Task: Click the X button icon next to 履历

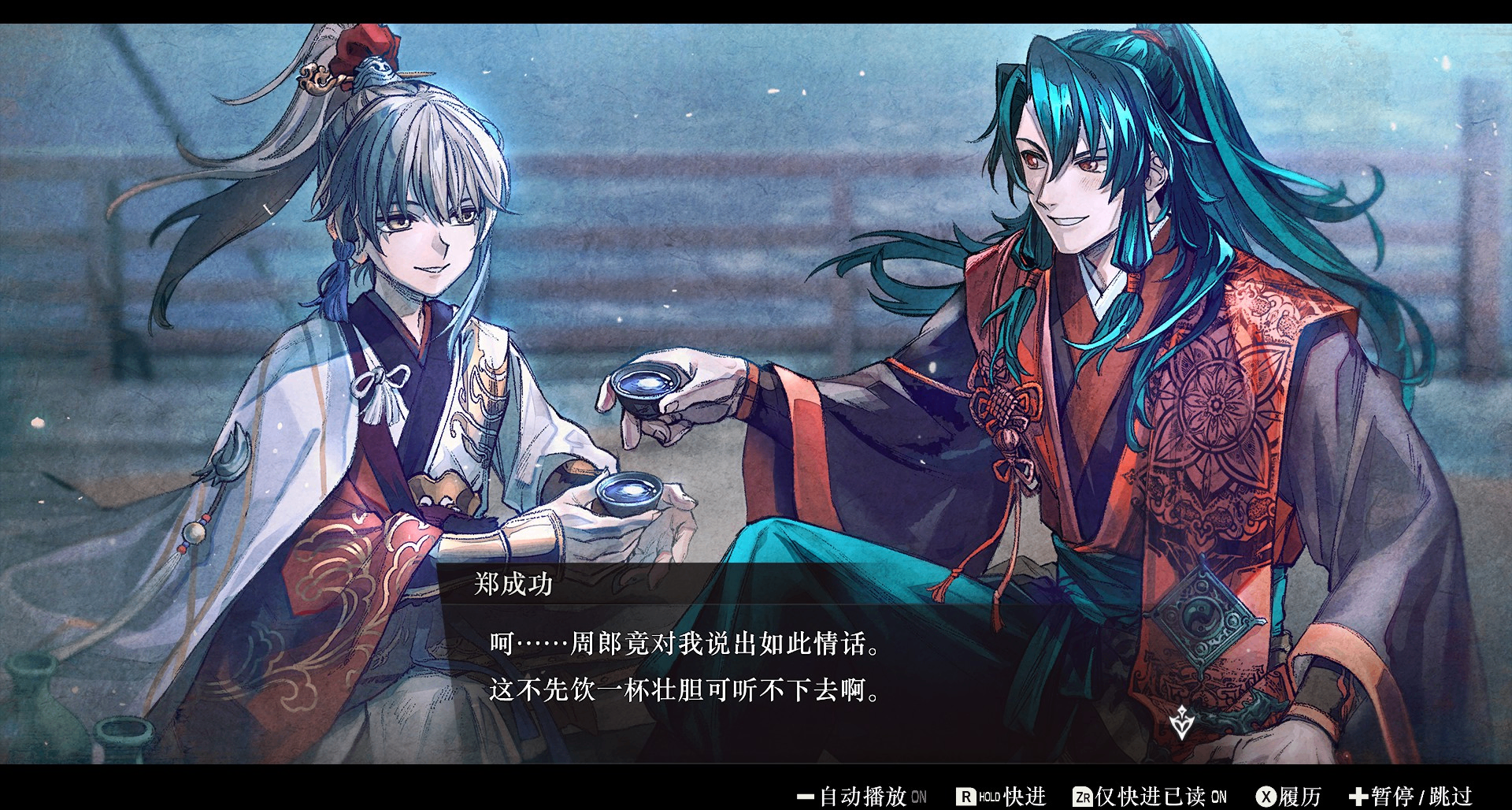Action: tap(1266, 796)
